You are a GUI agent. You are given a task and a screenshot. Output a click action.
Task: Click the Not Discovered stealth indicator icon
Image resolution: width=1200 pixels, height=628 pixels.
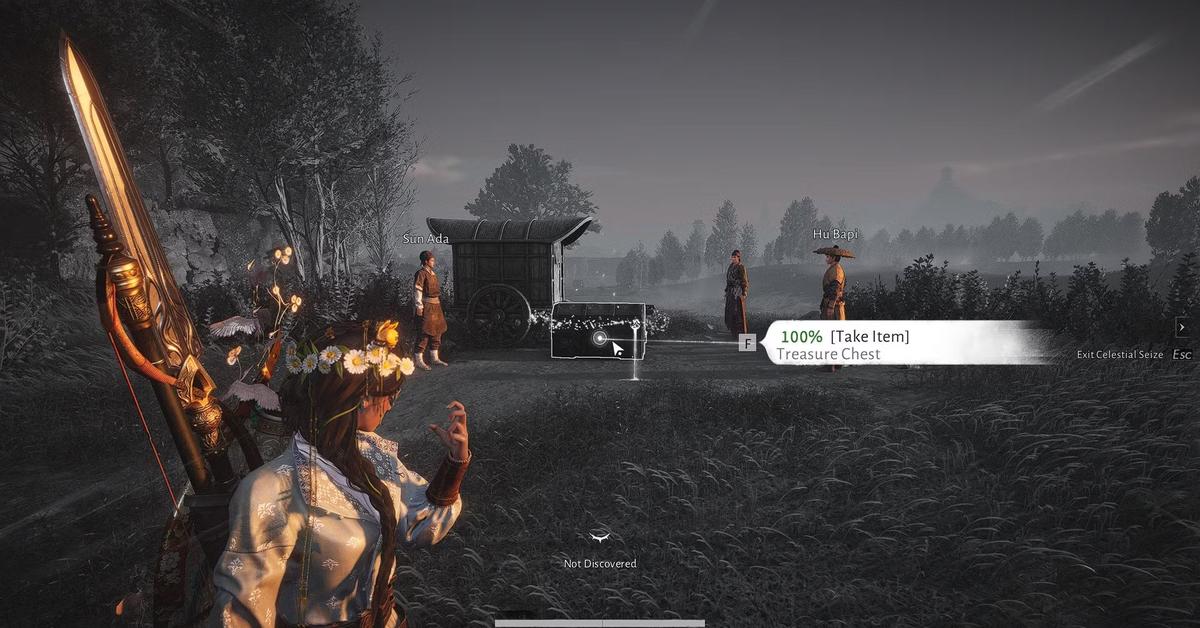(600, 538)
